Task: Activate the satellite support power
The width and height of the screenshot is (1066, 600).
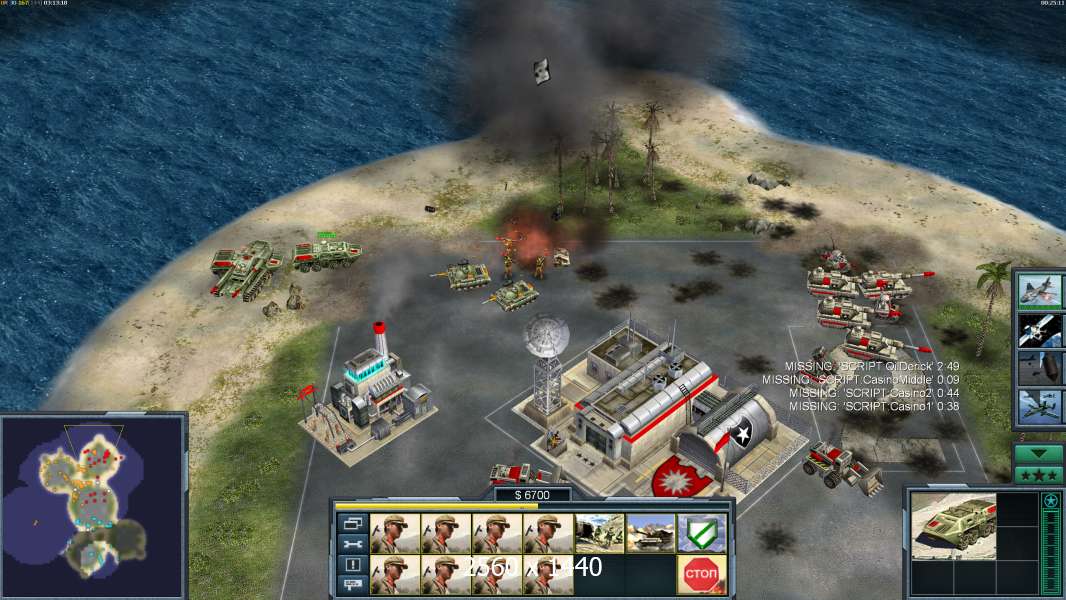Action: click(x=1040, y=330)
